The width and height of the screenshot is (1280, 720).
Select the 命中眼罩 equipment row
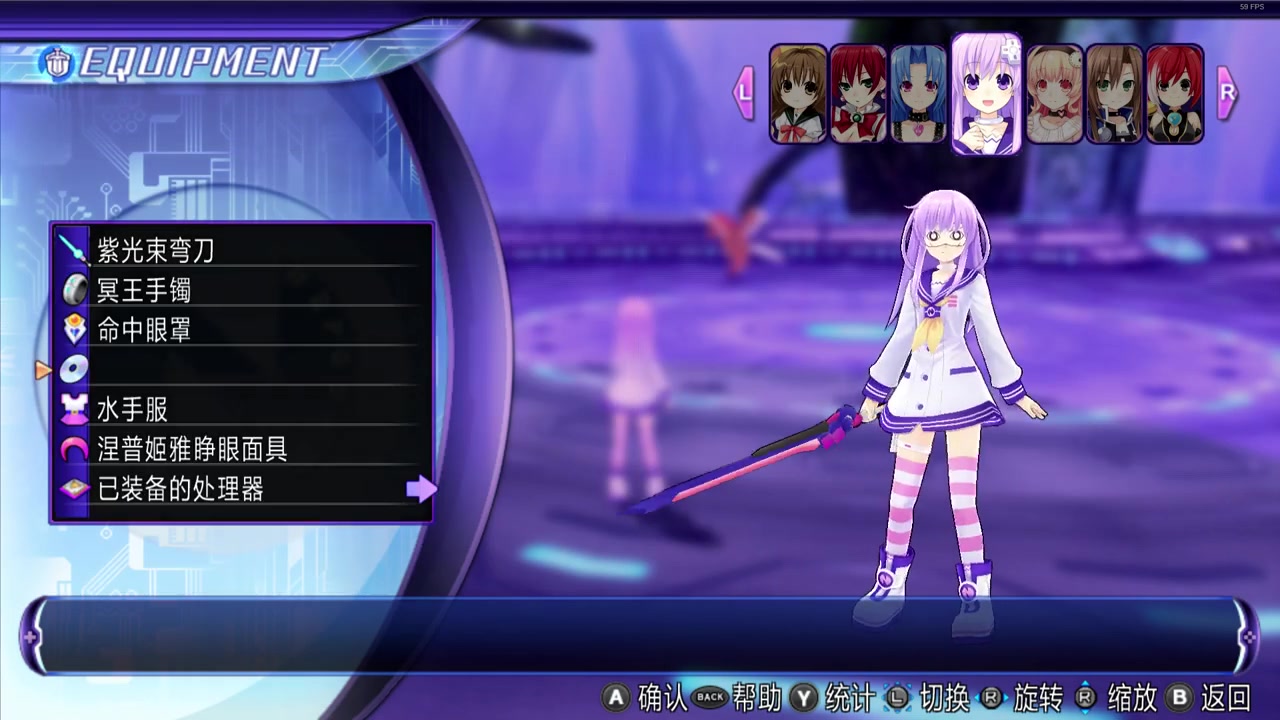[240, 330]
